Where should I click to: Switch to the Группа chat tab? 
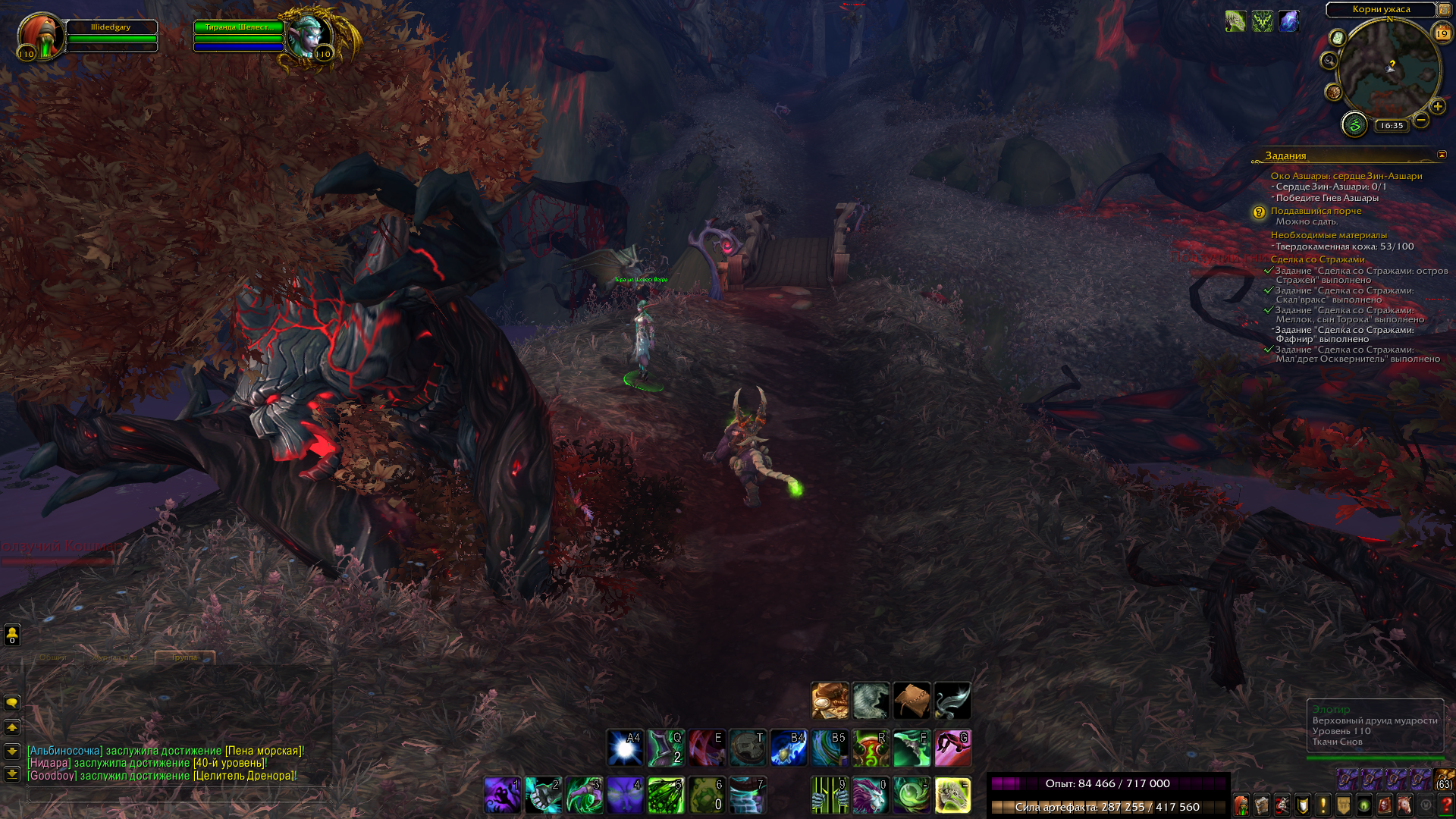point(184,657)
